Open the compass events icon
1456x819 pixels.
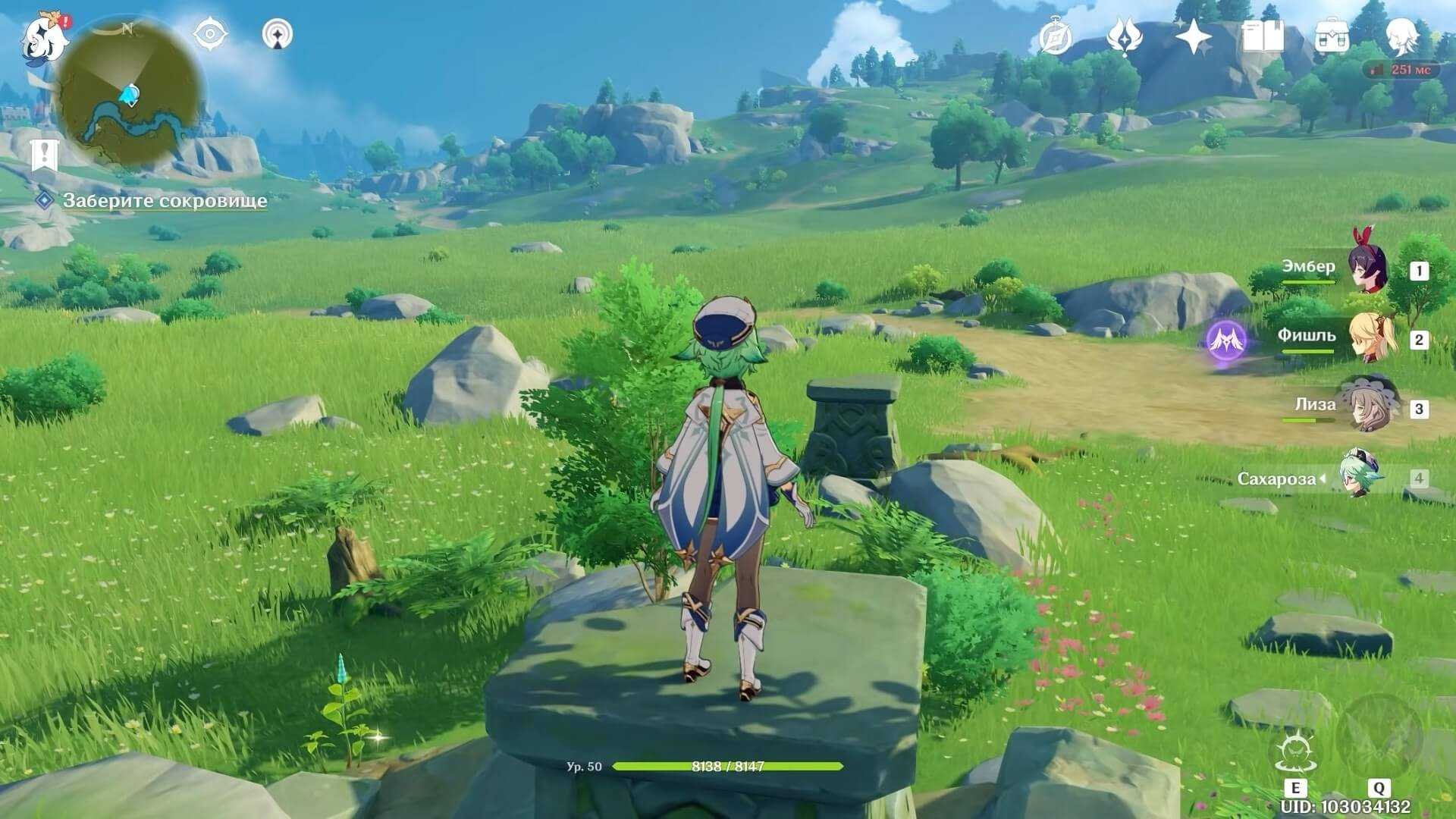click(1055, 37)
